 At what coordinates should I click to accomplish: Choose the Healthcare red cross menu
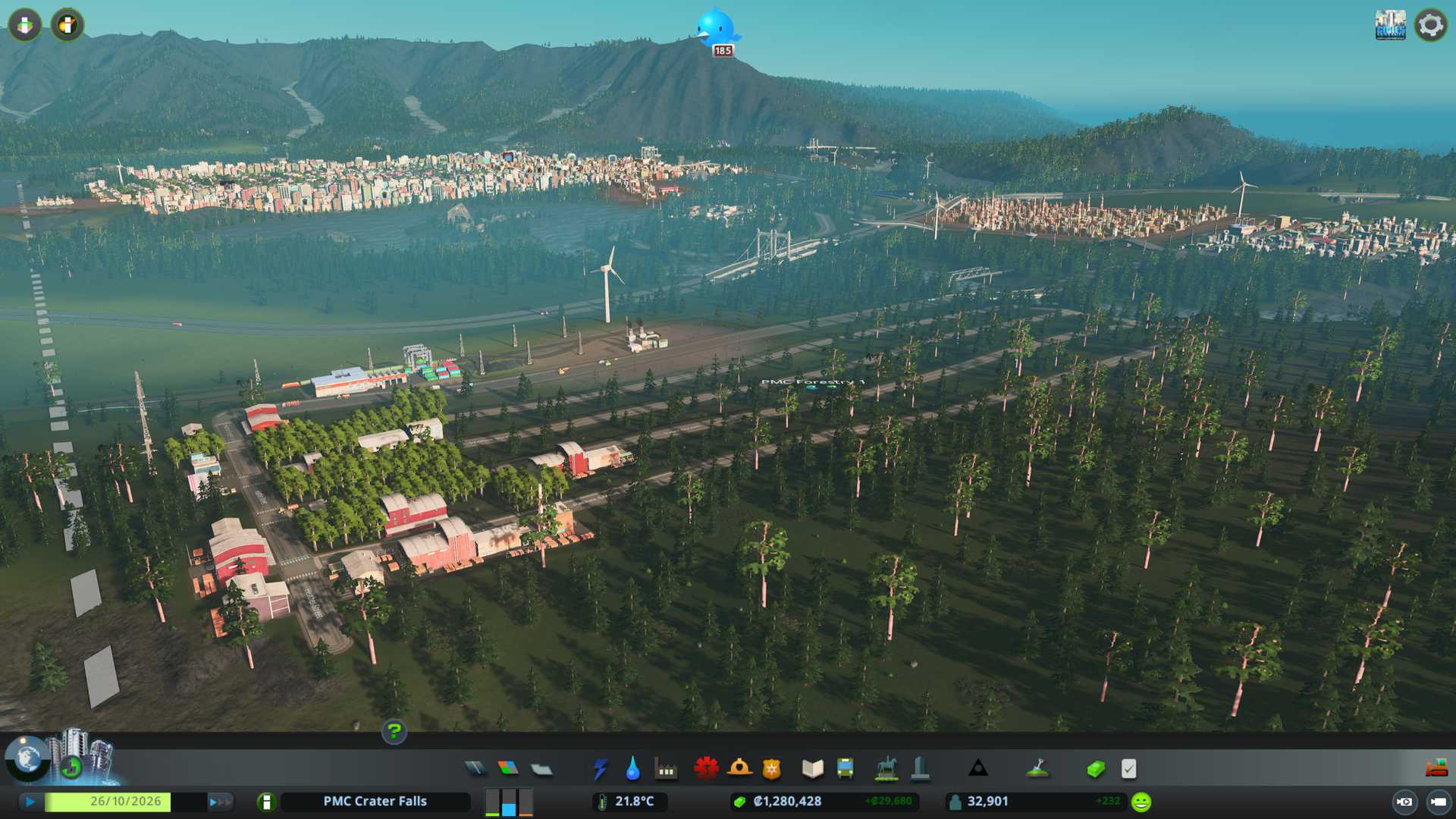click(x=706, y=769)
